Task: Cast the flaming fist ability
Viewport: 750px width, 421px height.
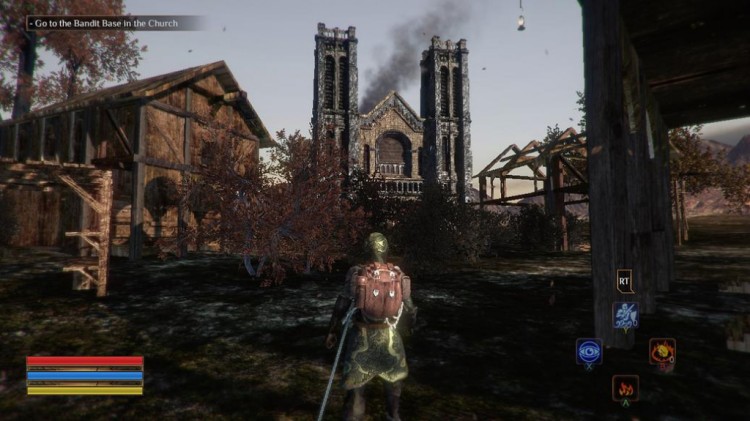Action: pyautogui.click(x=662, y=351)
